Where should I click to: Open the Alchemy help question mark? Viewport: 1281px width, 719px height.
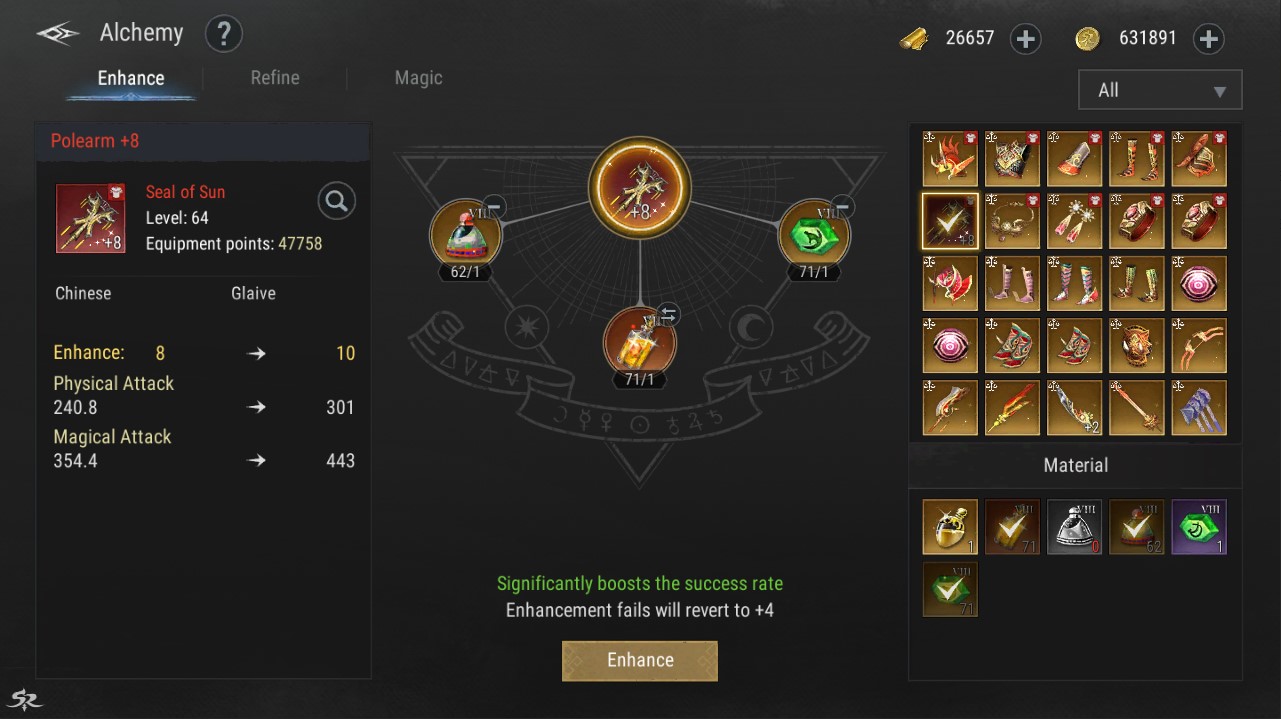click(224, 35)
